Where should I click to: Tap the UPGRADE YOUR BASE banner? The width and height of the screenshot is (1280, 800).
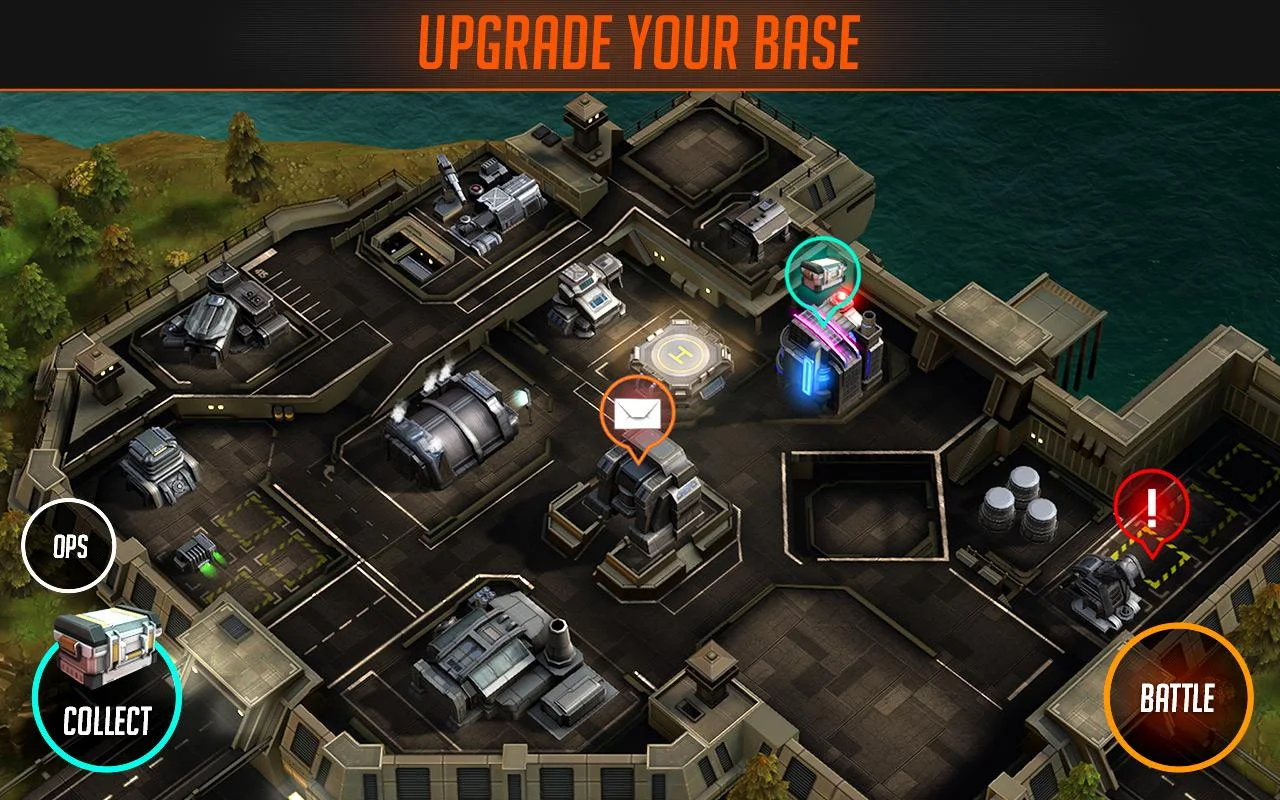[640, 42]
